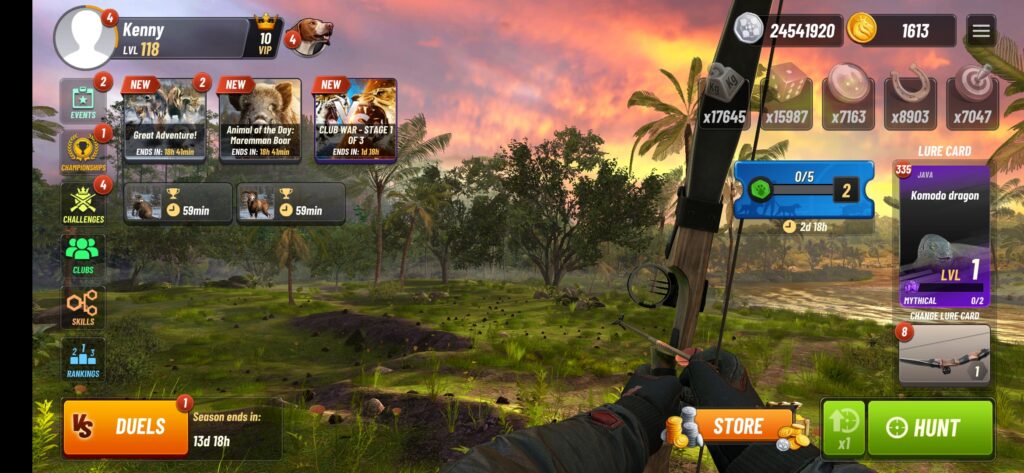
Task: Tap Kenny's player profile avatar
Action: coord(85,38)
